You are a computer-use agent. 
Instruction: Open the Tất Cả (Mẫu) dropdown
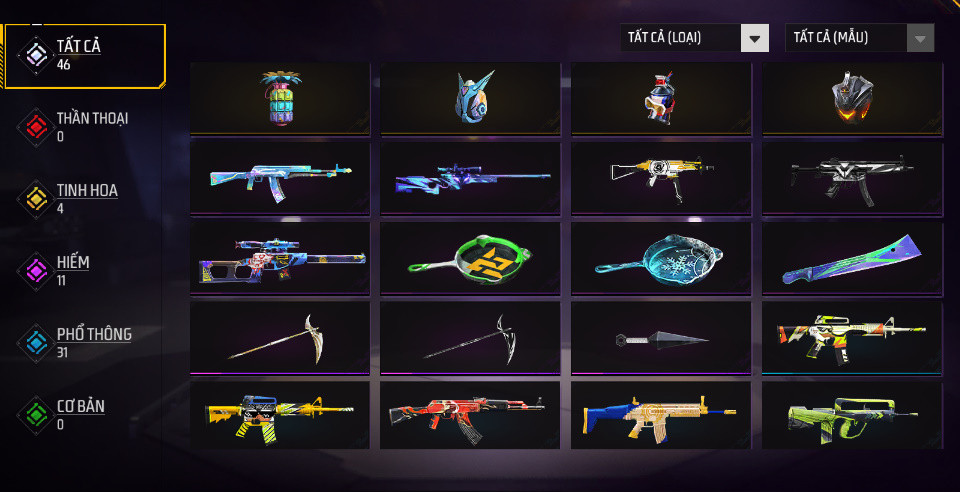pyautogui.click(x=859, y=38)
